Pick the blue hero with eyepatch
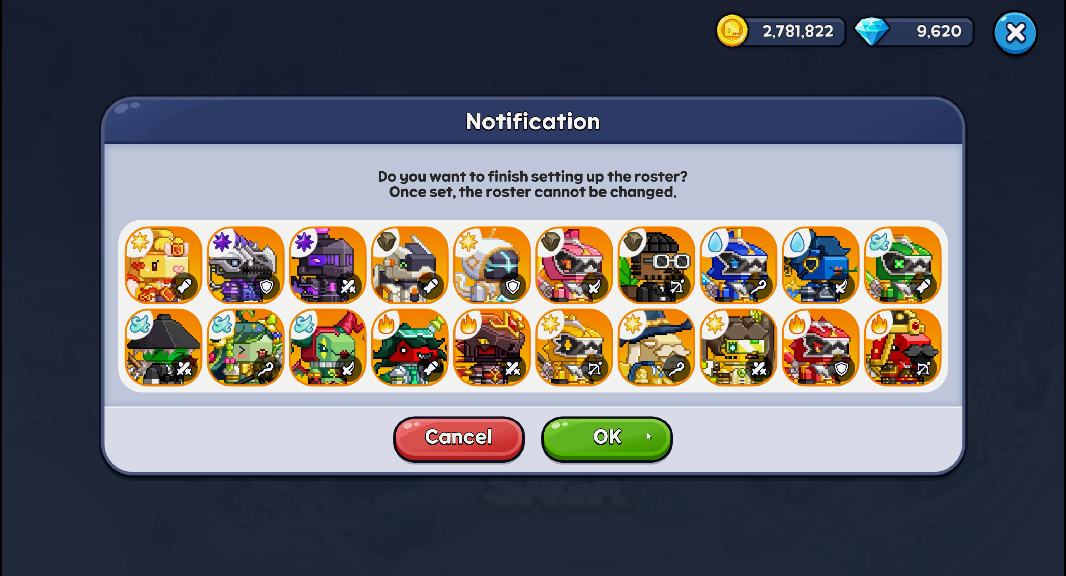Viewport: 1066px width, 576px height. tap(820, 265)
